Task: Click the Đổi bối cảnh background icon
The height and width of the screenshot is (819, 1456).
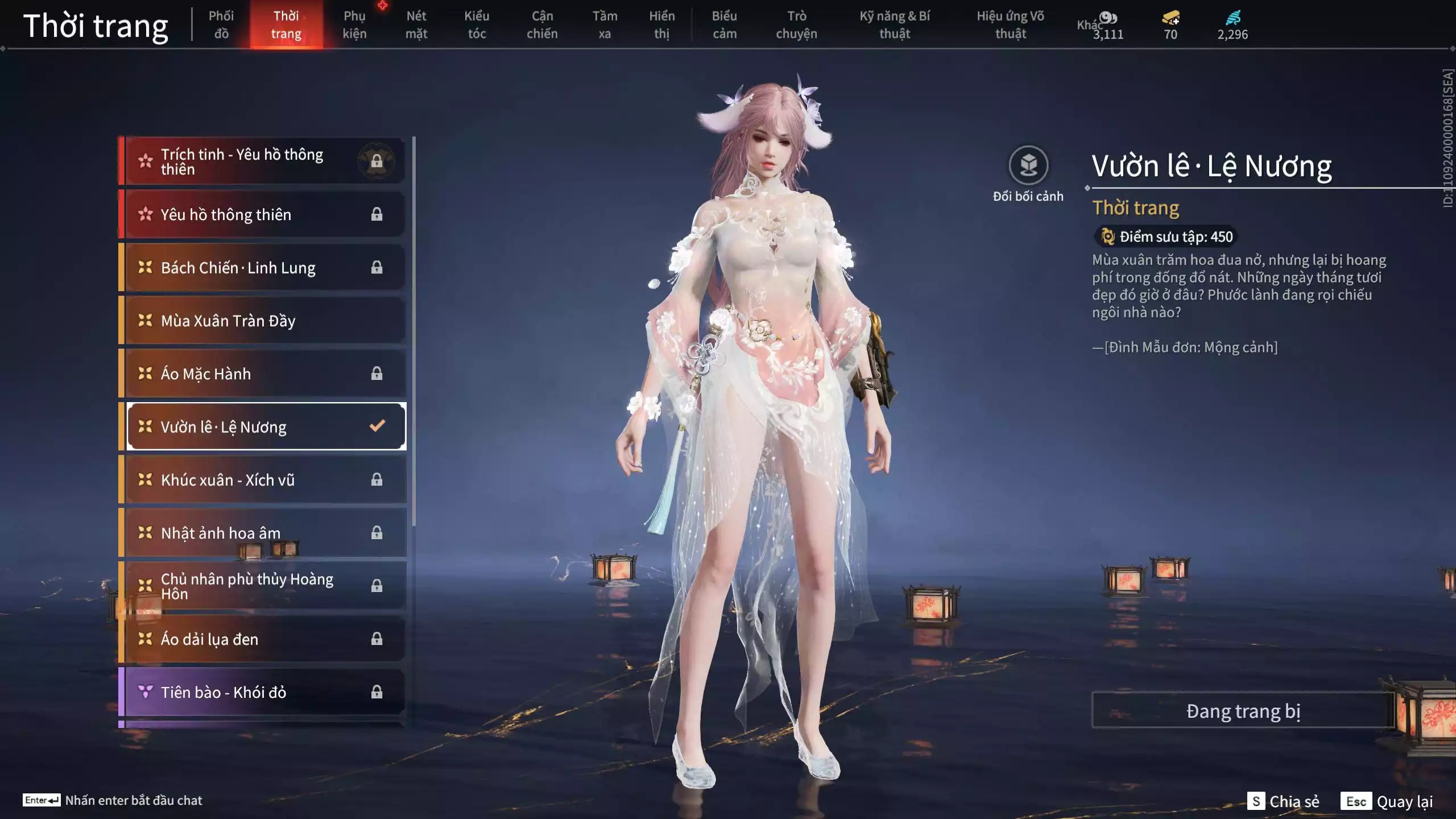Action: (1028, 166)
